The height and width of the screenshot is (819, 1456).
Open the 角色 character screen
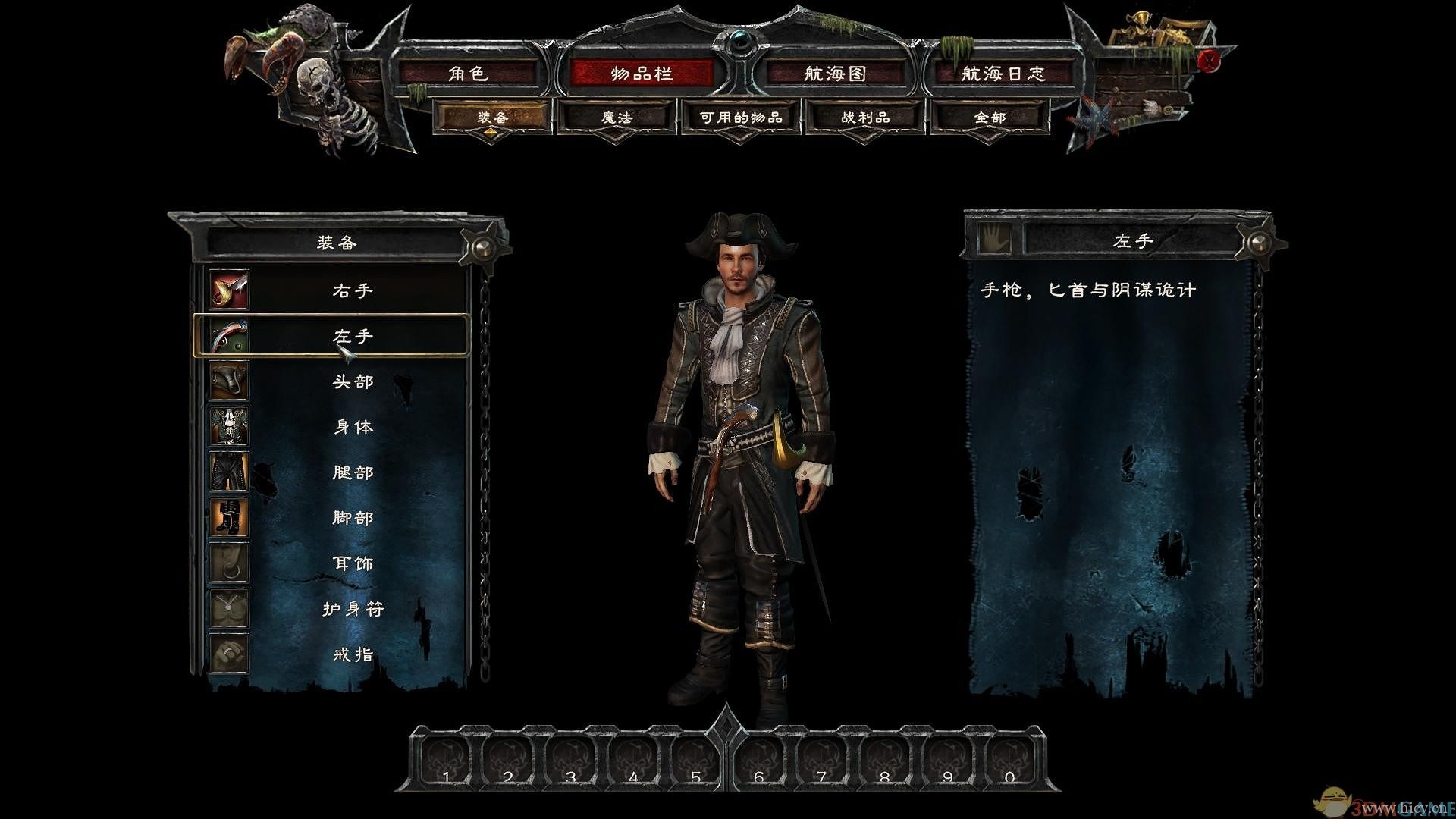click(470, 74)
